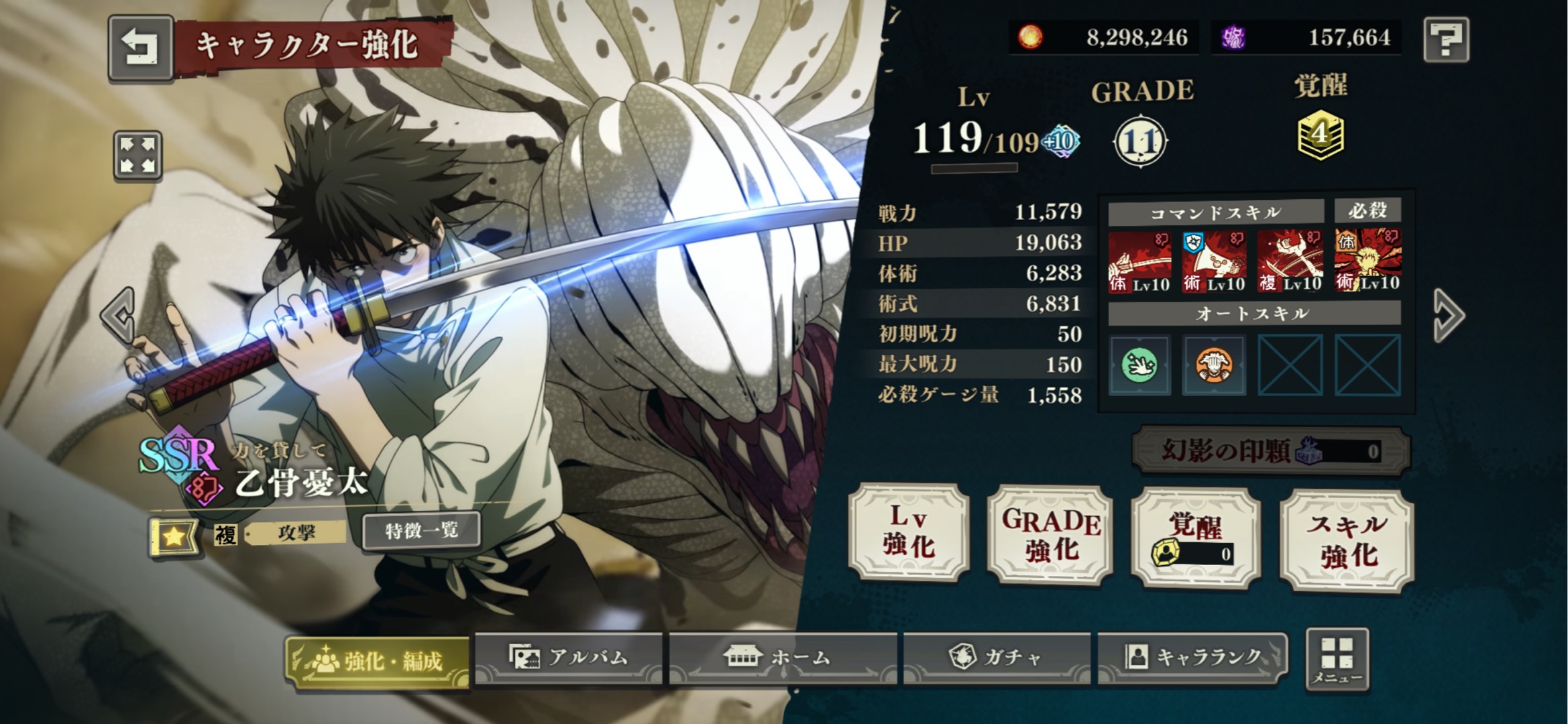
Task: Open the help question mark button
Action: (x=1447, y=40)
